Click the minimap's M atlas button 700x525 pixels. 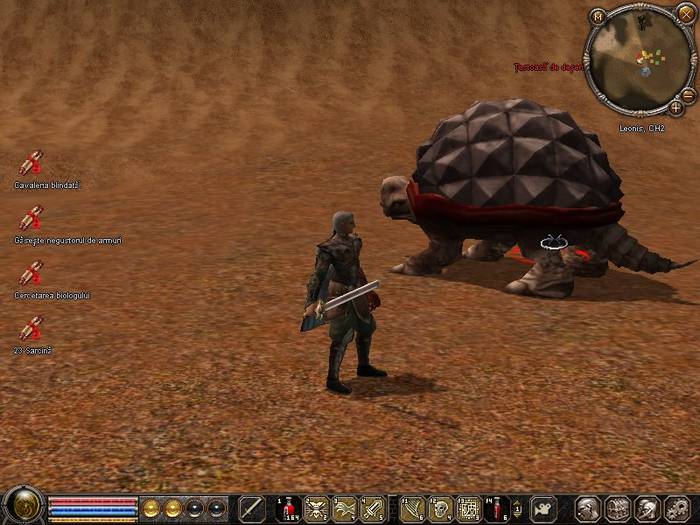598,16
